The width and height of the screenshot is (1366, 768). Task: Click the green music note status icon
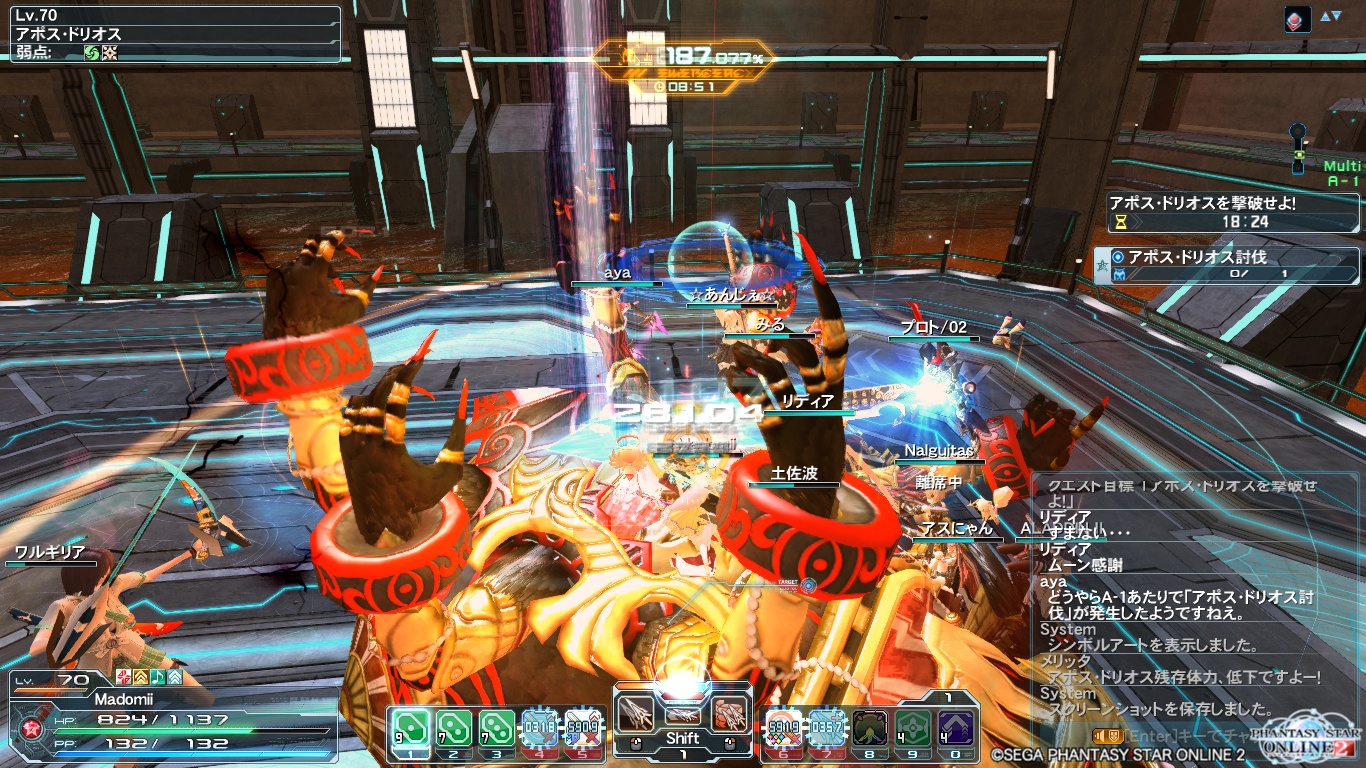tap(158, 677)
